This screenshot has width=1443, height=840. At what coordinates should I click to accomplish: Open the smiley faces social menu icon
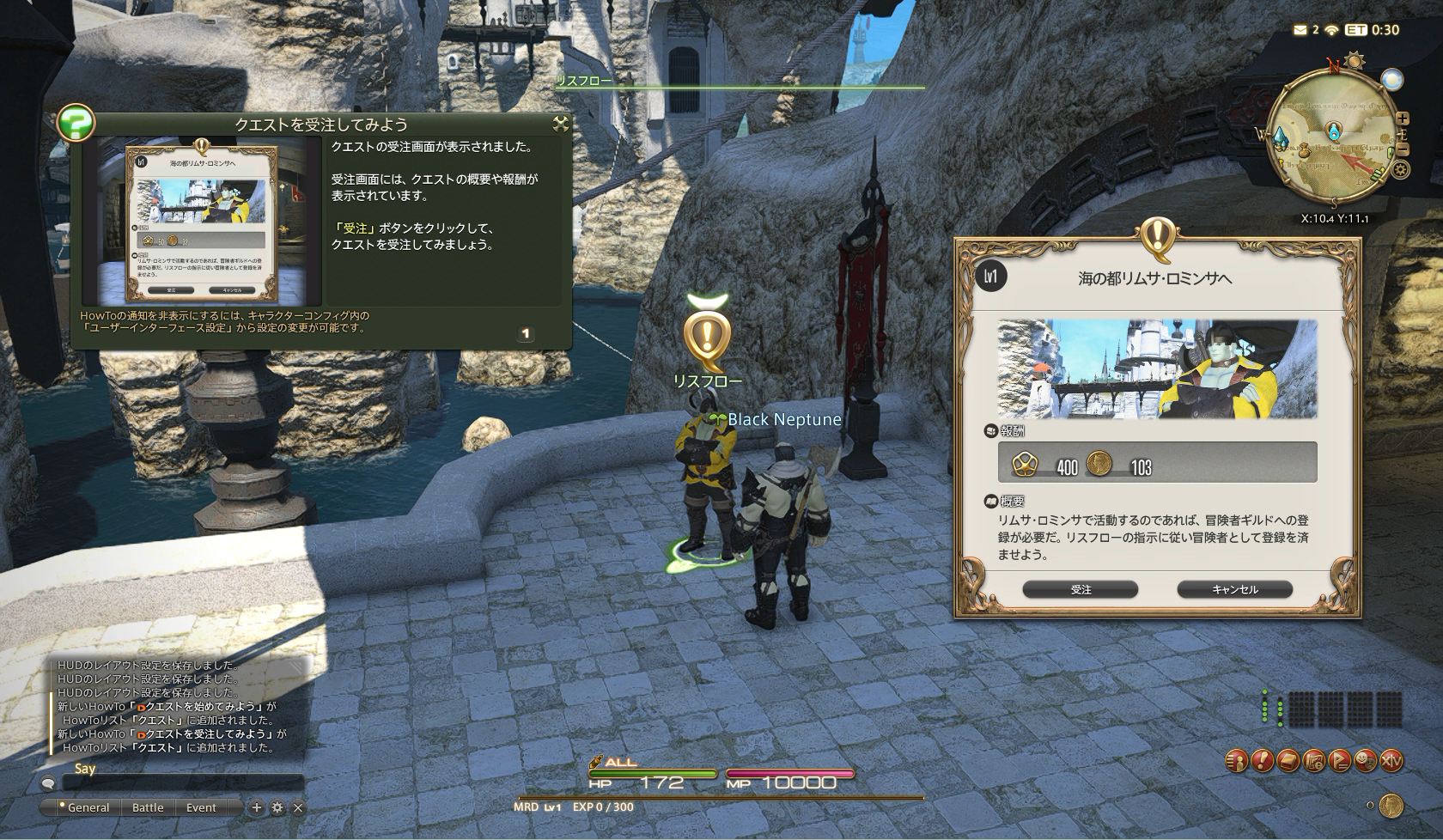(x=1365, y=760)
